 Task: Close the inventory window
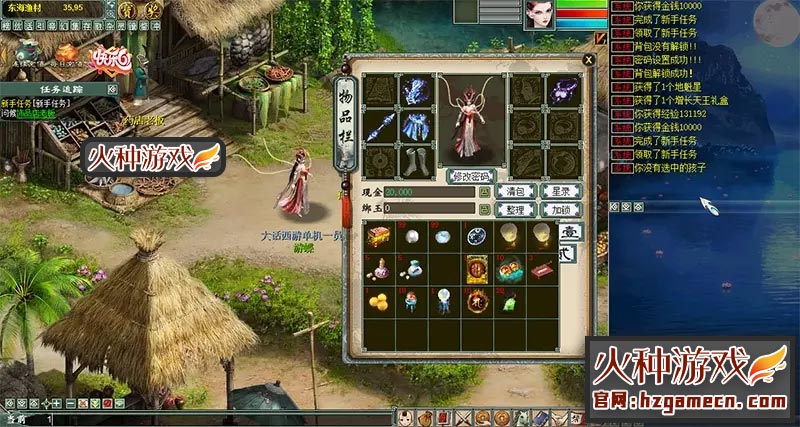point(588,59)
